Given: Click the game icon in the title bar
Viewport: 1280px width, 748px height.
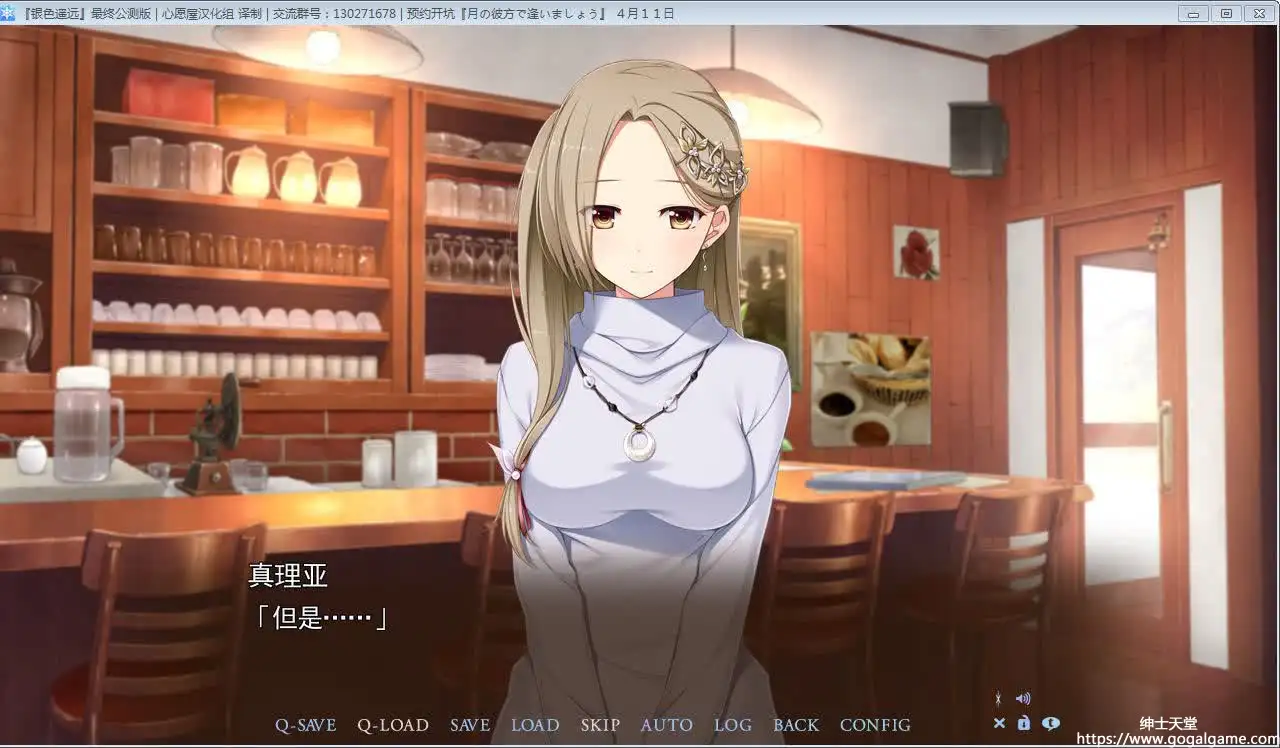Looking at the screenshot, I should [8, 13].
